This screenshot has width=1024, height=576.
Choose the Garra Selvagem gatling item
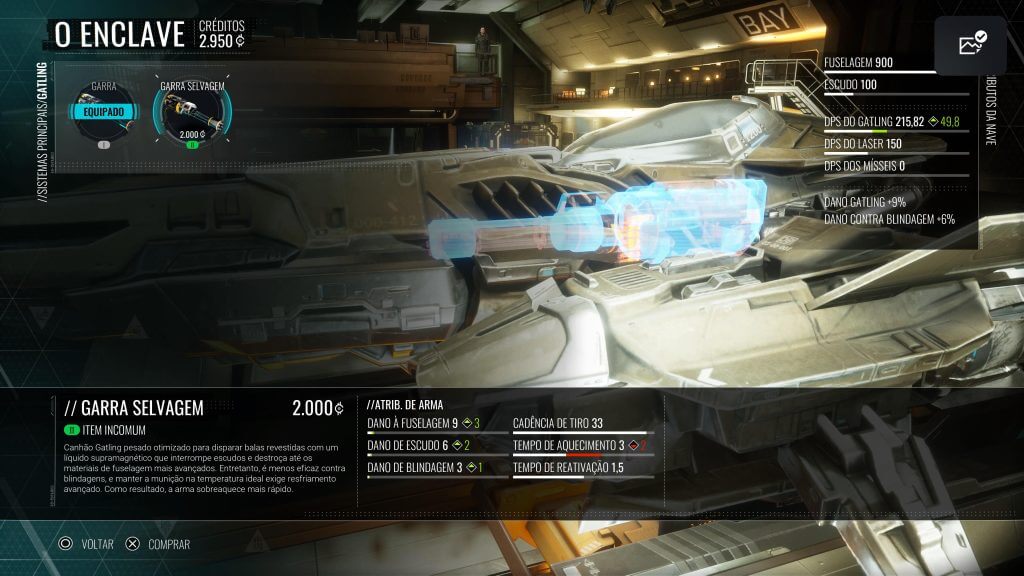click(191, 116)
